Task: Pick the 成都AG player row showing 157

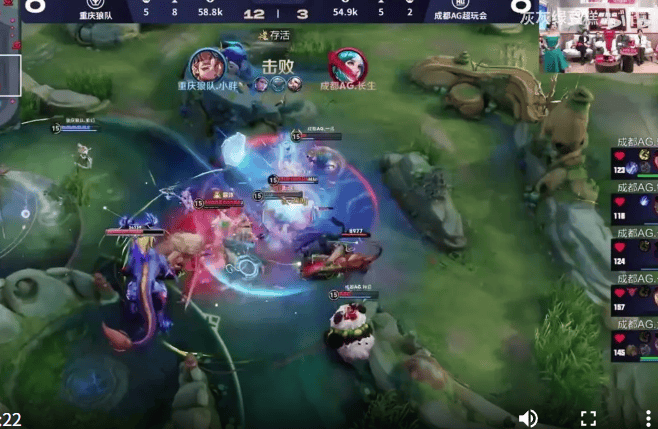Action: 634,303
